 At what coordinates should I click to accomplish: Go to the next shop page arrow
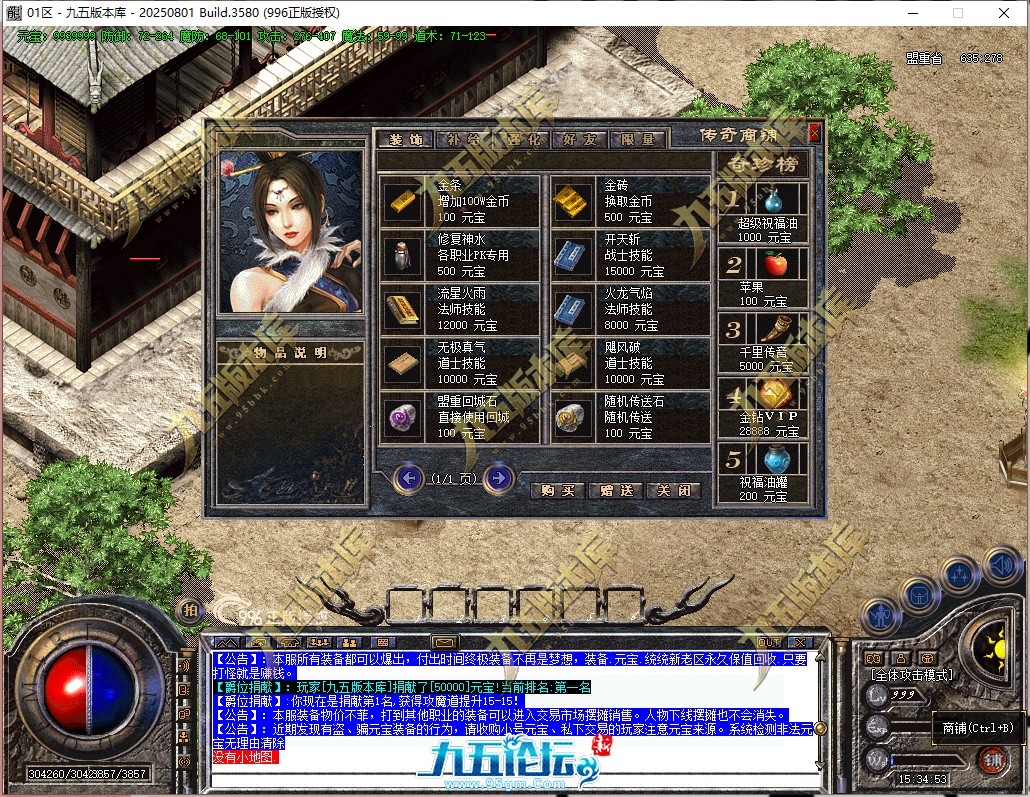click(498, 478)
